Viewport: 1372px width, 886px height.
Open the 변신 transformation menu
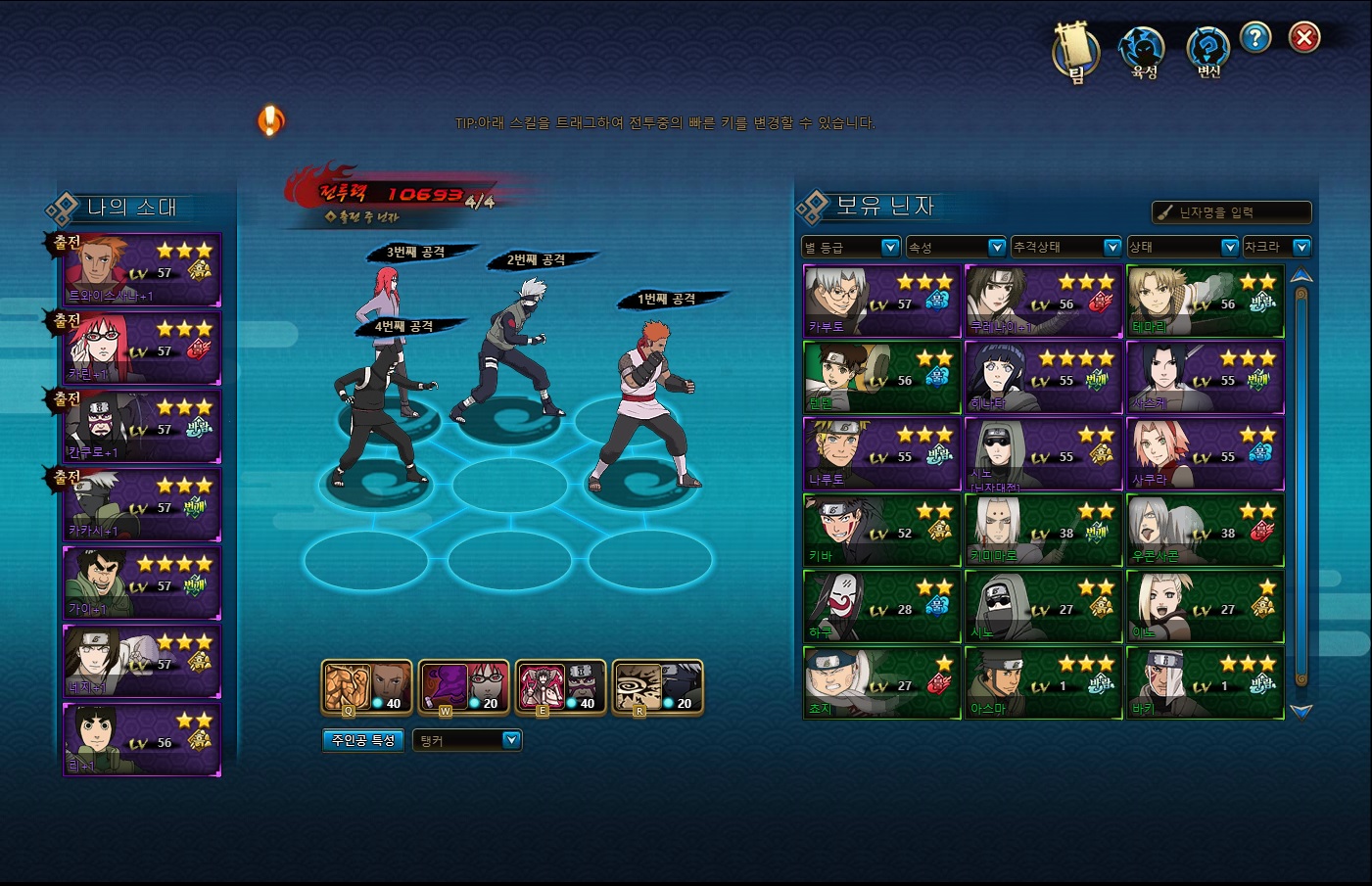click(x=1207, y=52)
